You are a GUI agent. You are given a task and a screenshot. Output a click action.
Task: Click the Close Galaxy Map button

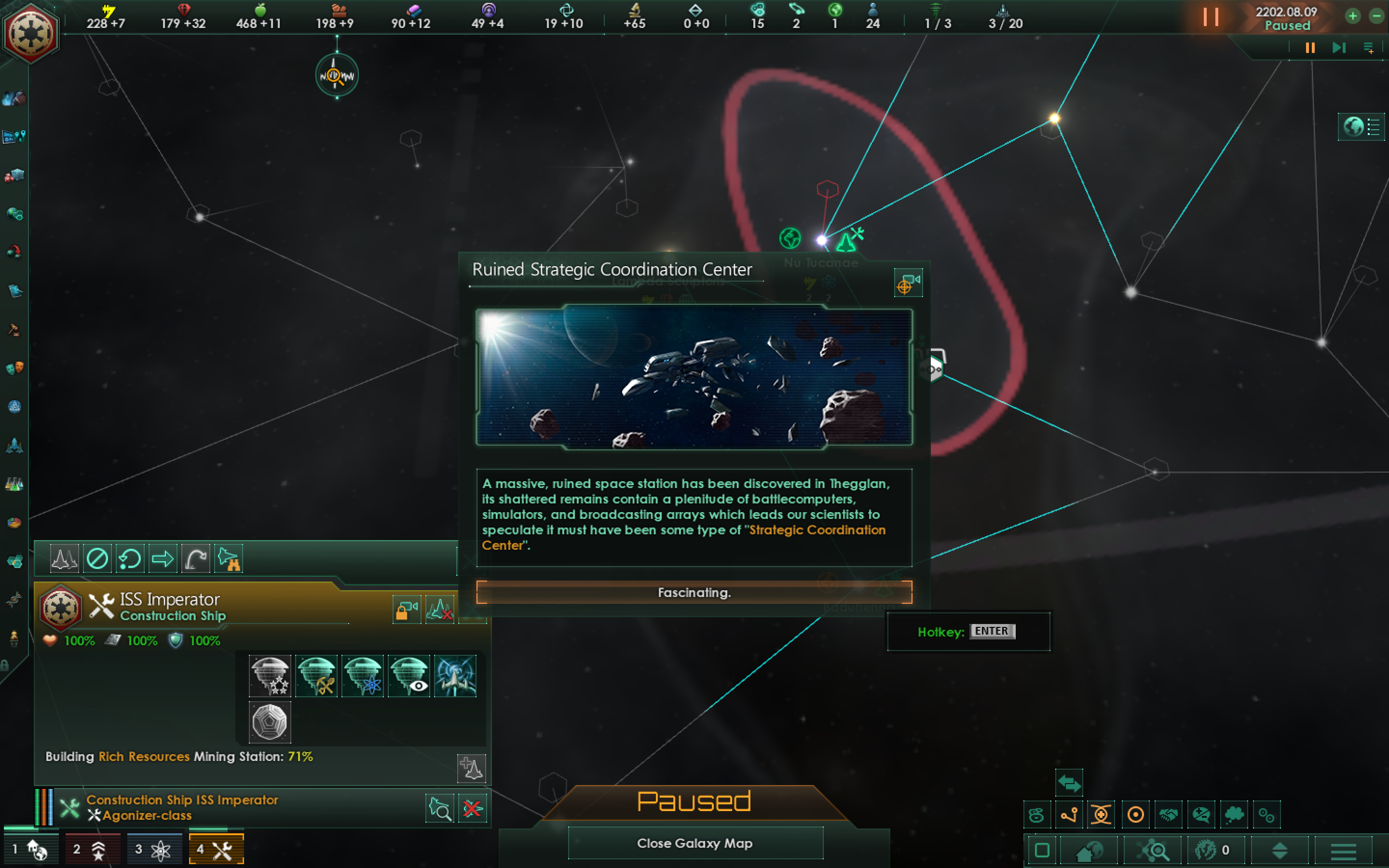tap(694, 843)
